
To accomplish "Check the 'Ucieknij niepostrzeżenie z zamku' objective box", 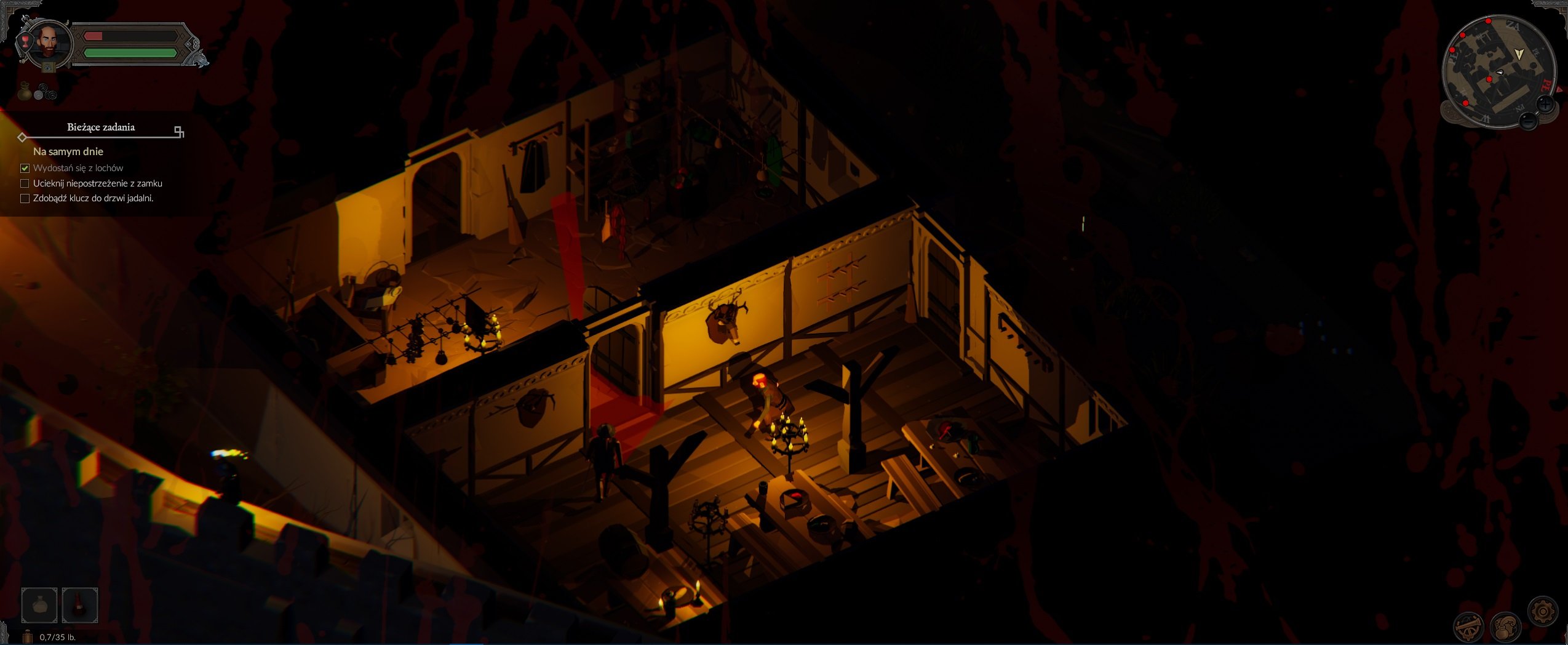I will [25, 183].
